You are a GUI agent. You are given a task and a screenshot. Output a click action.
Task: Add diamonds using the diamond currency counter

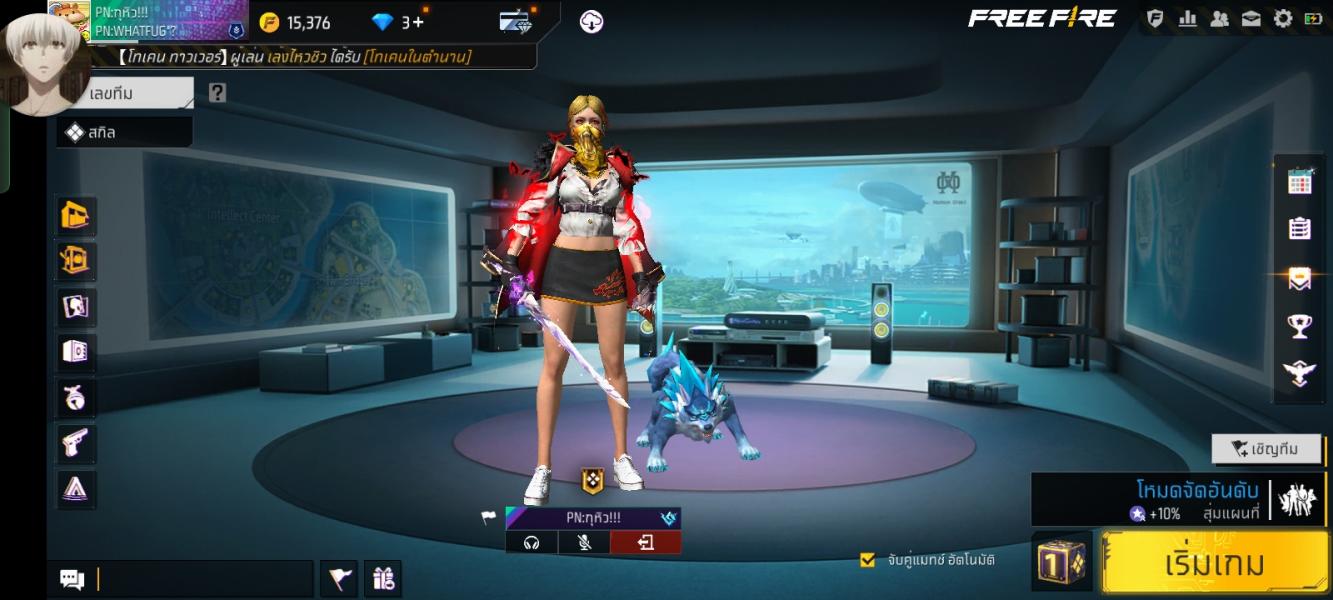(x=397, y=22)
